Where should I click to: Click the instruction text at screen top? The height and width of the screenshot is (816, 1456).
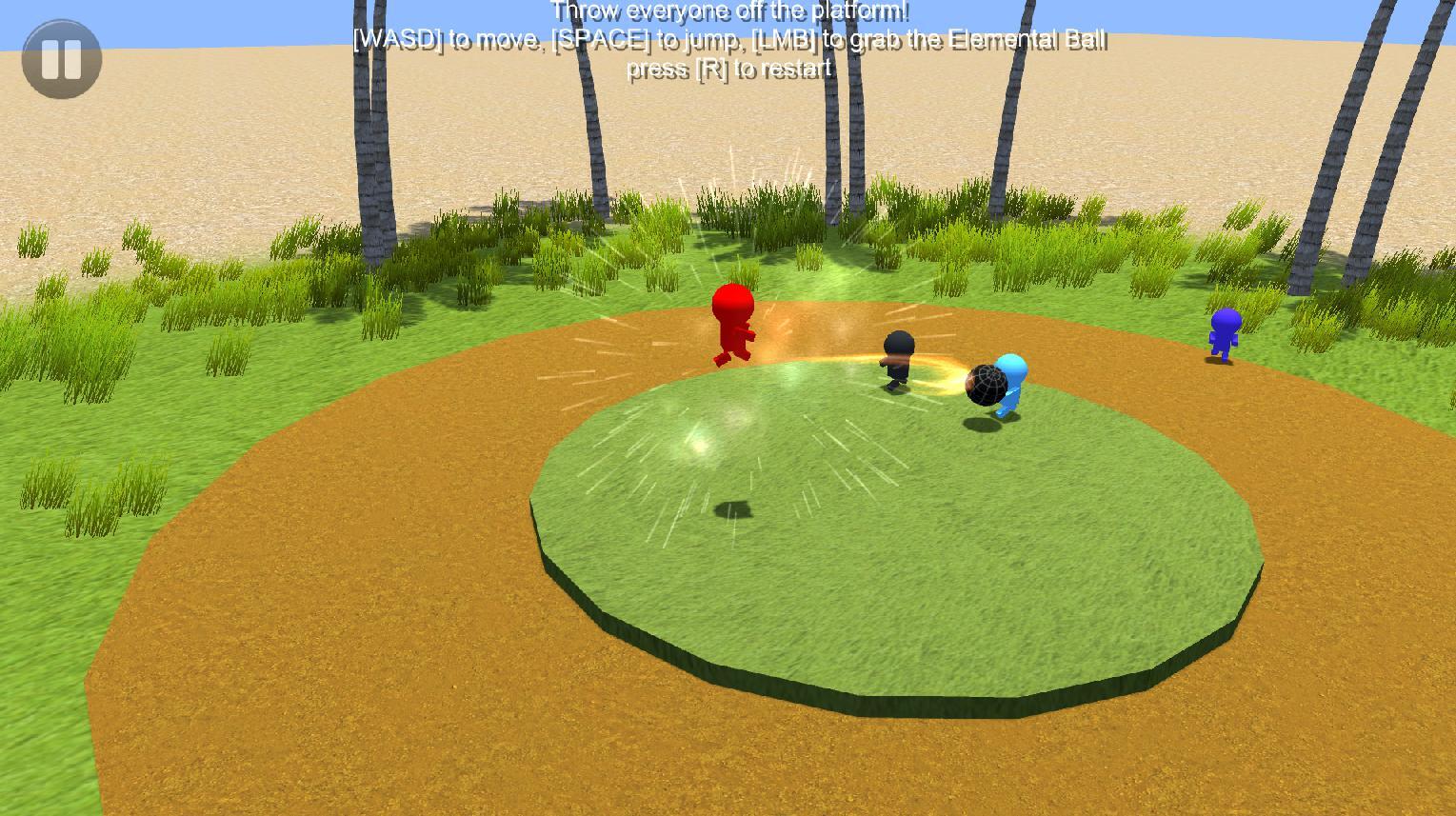click(x=728, y=40)
